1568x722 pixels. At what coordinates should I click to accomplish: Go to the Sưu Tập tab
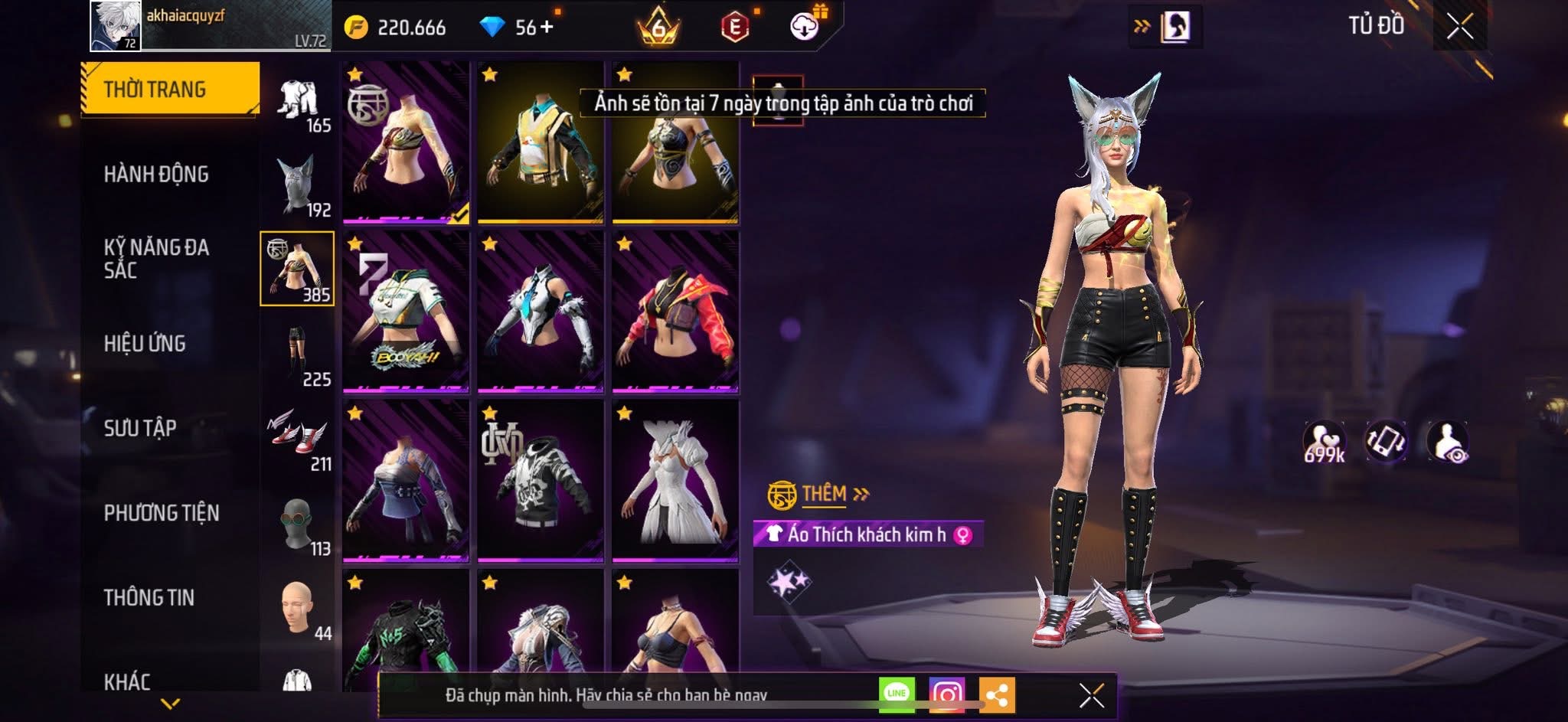(x=140, y=427)
